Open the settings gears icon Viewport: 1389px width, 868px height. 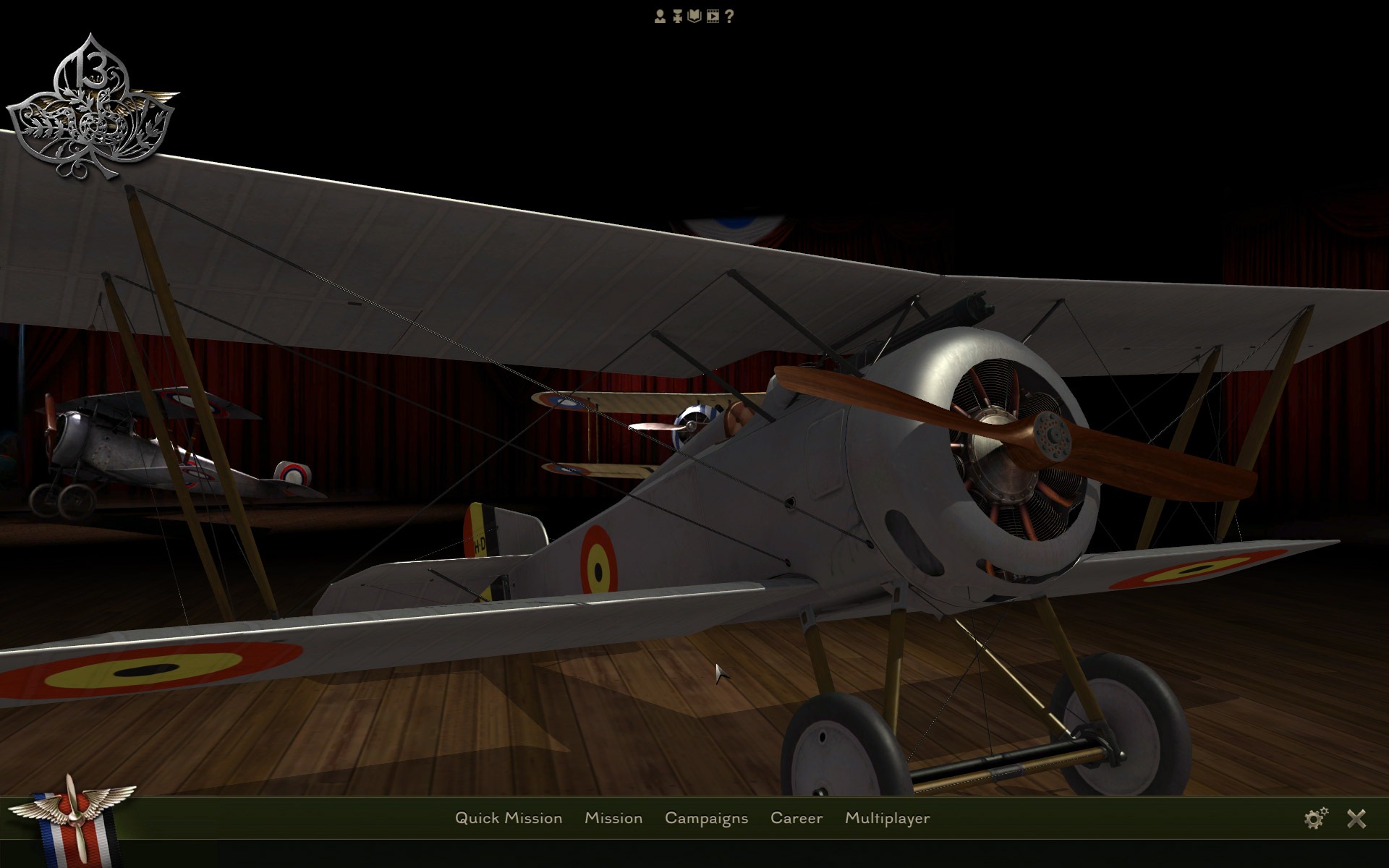[x=1314, y=818]
